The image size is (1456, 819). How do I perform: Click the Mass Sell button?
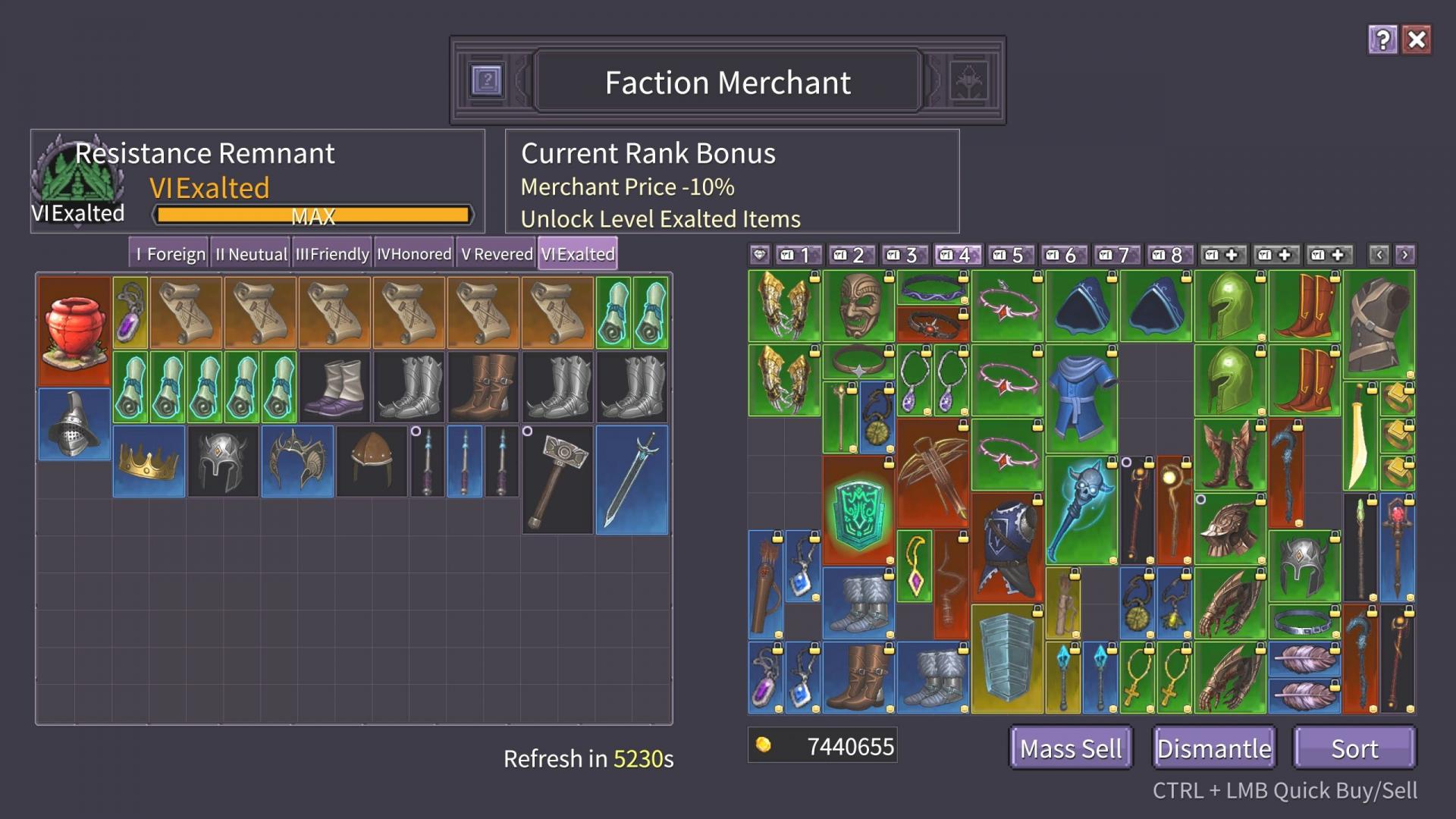point(1070,748)
